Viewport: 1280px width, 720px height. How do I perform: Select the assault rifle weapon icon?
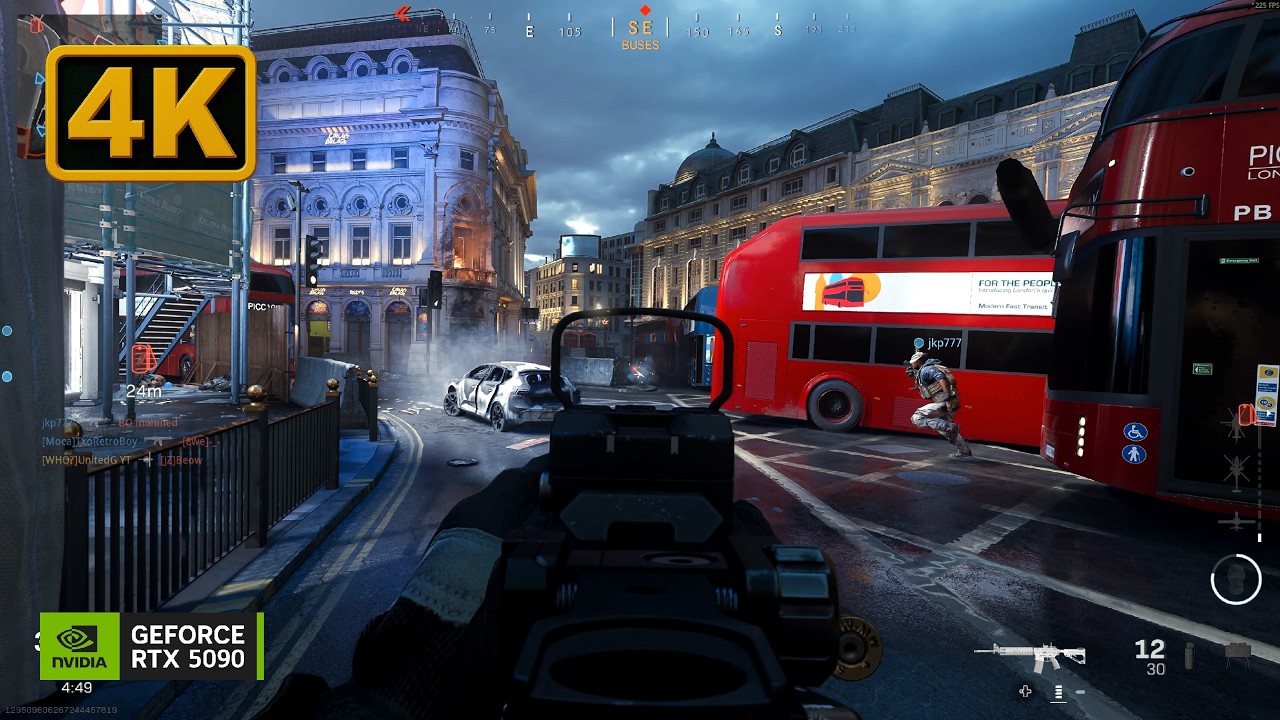click(x=1030, y=655)
